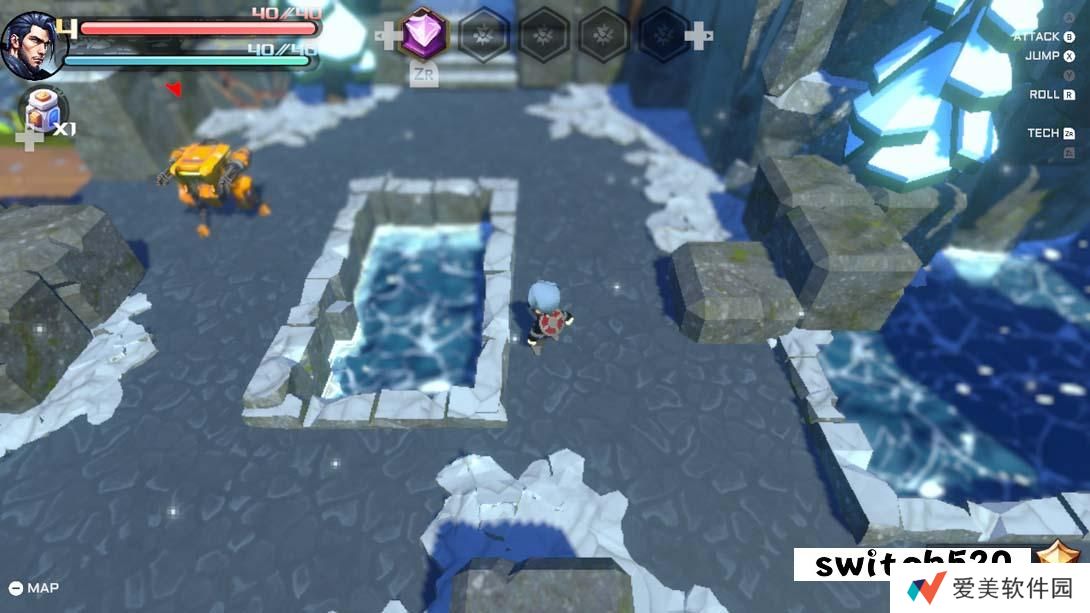Image resolution: width=1090 pixels, height=613 pixels.
Task: Select the purple gem tech slot
Action: pos(424,35)
